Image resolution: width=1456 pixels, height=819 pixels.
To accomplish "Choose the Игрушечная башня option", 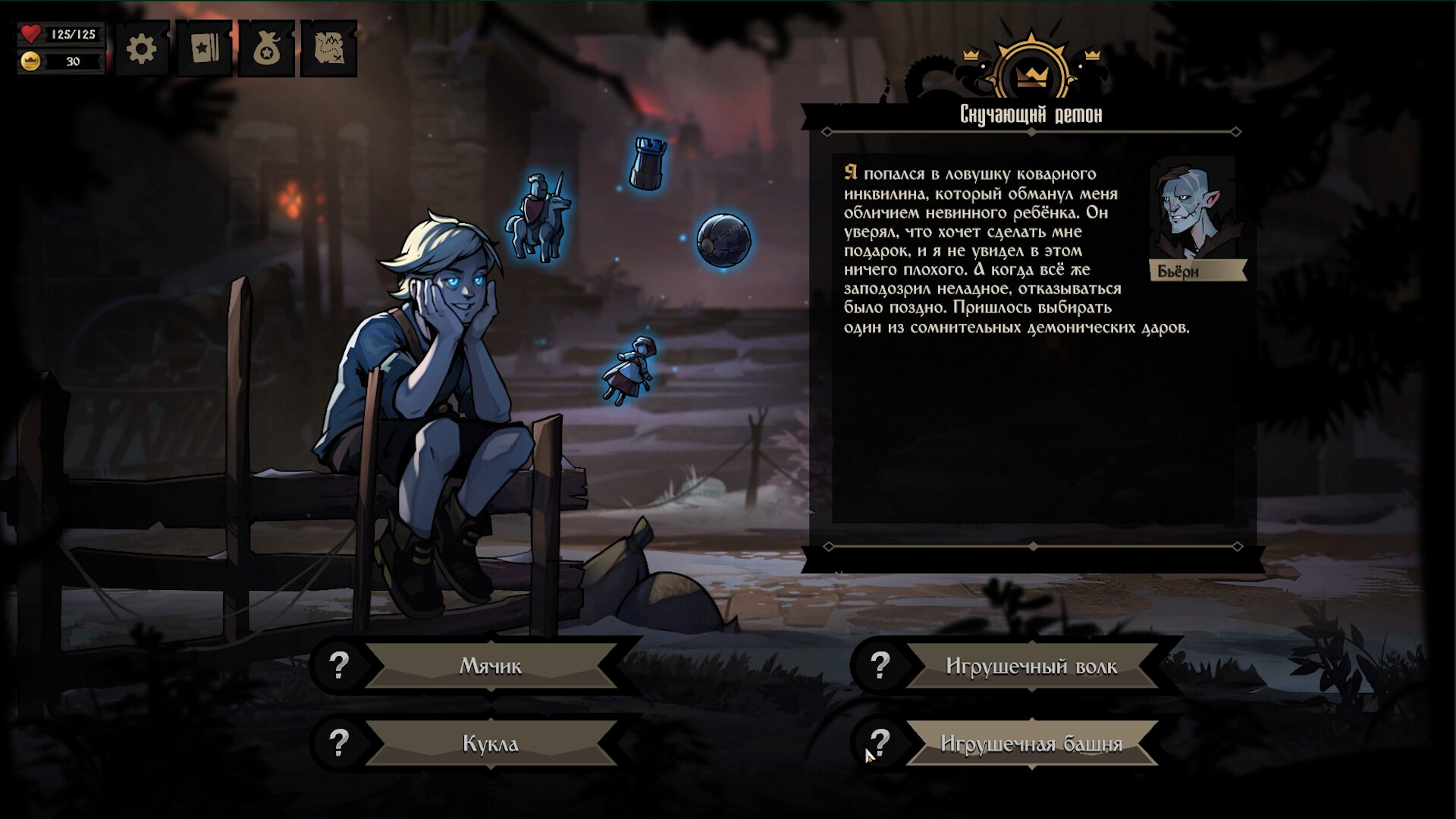I will point(1031,744).
